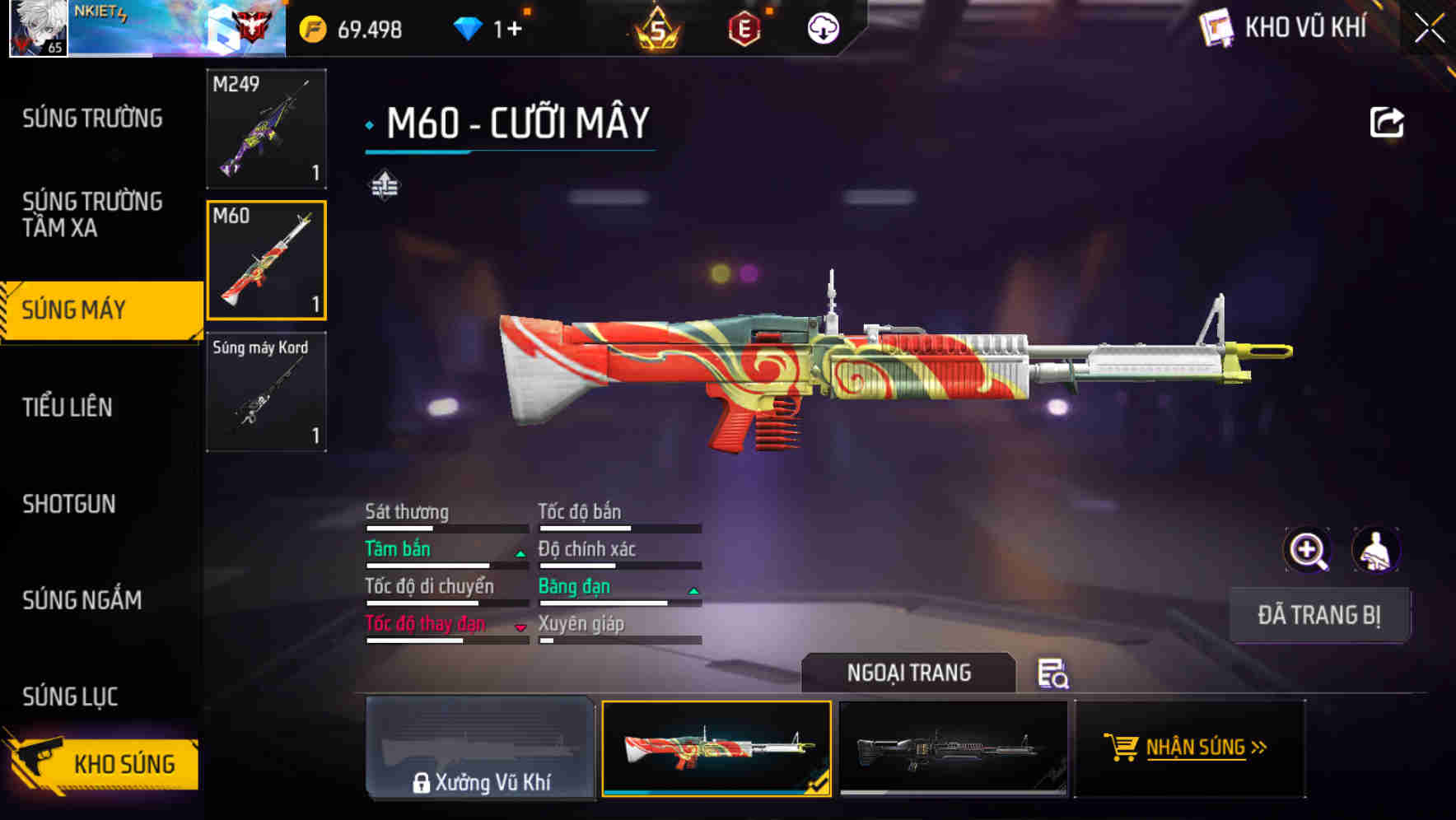Close the weapon armory screen

(x=1429, y=29)
